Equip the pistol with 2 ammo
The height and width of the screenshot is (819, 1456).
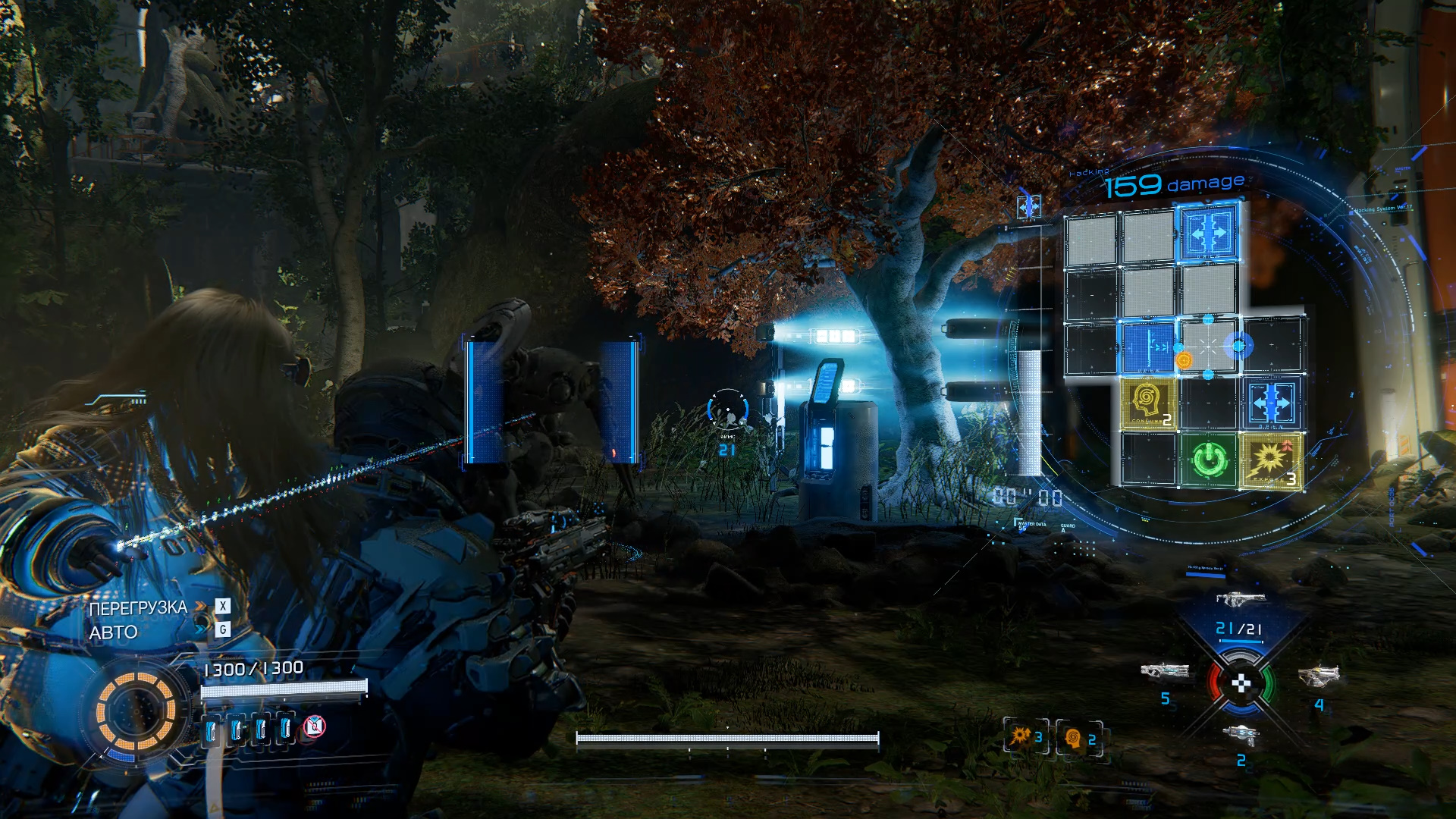[x=1241, y=734]
